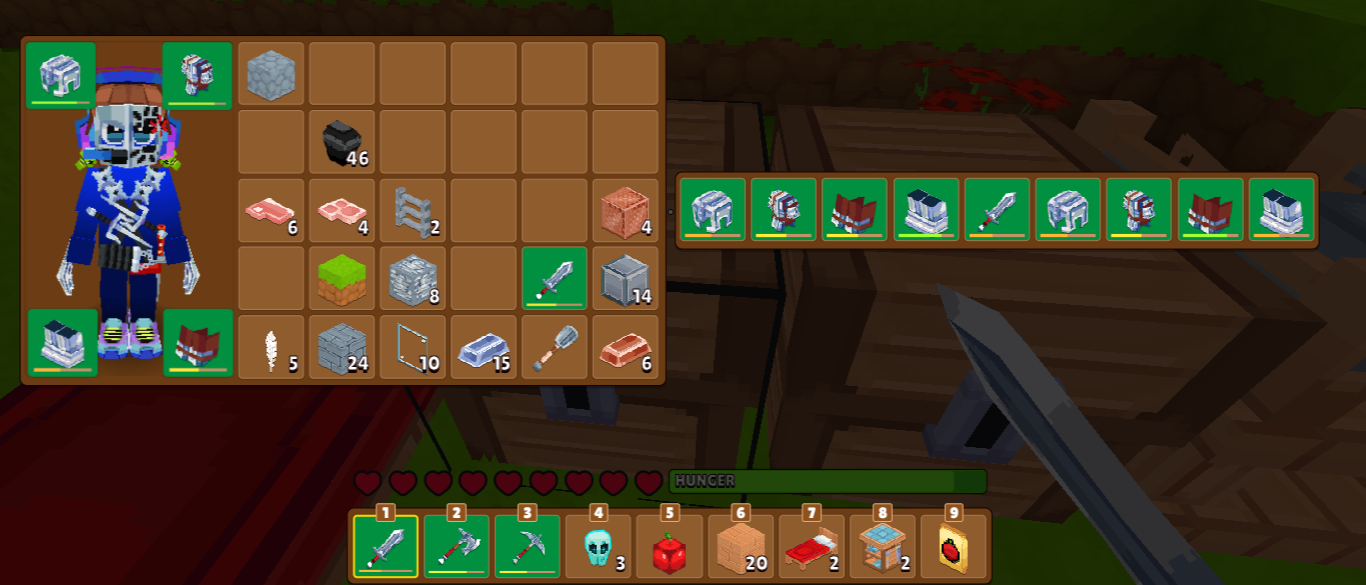The height and width of the screenshot is (585, 1366).
Task: Choose the red apple block in hotbar
Action: 669,547
